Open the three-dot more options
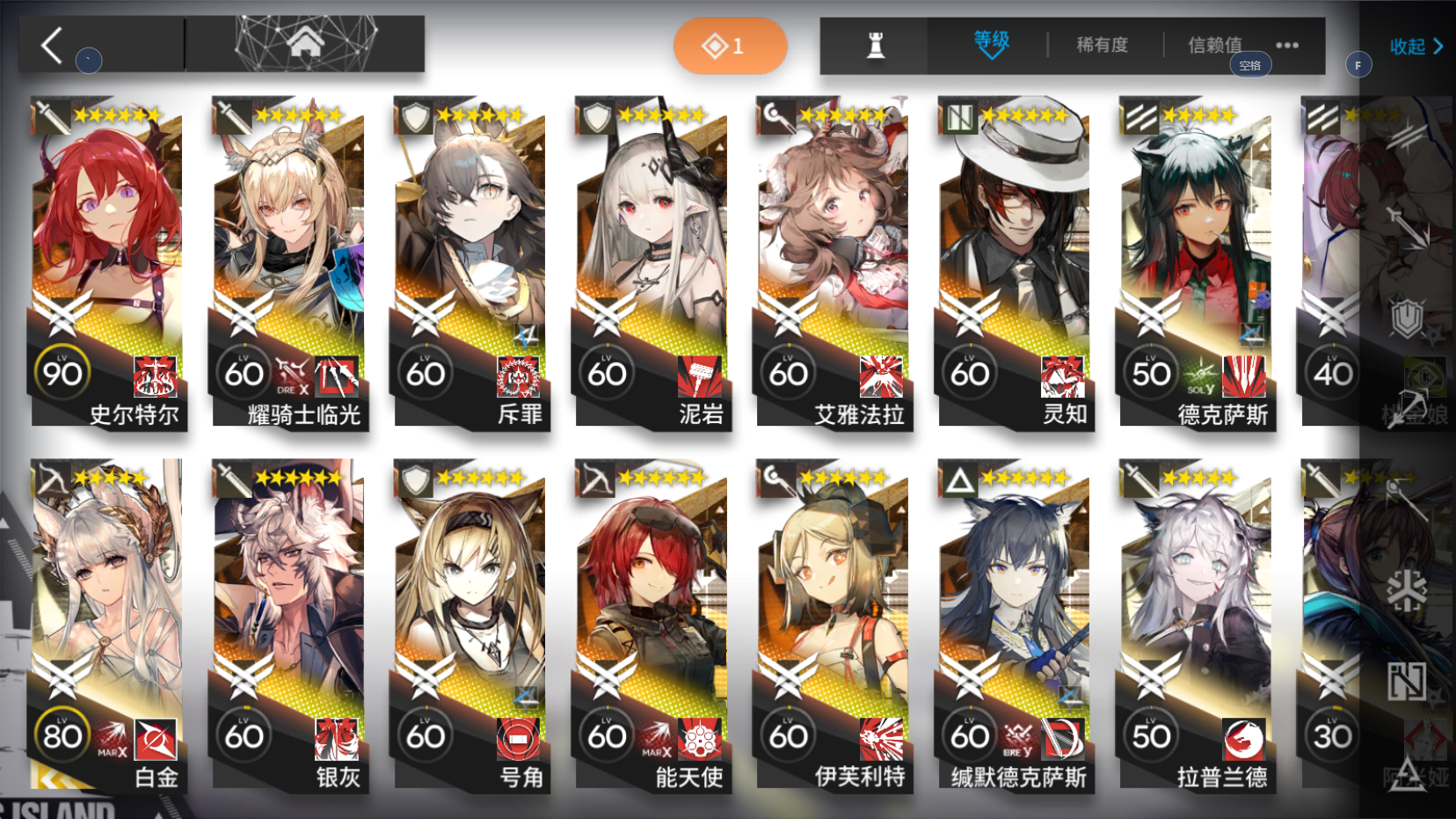The width and height of the screenshot is (1456, 819). point(1287,46)
